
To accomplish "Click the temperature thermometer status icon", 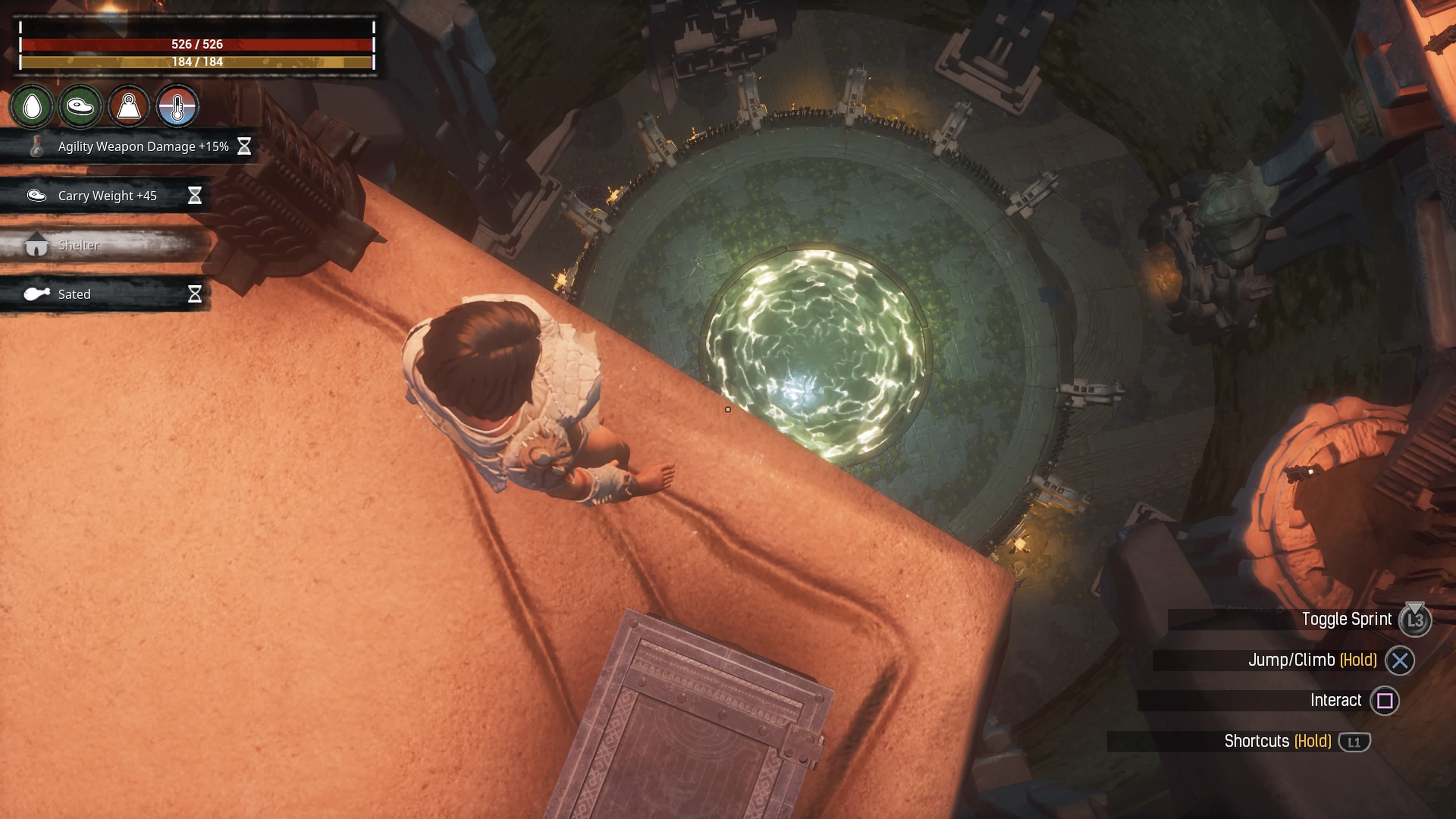I will pyautogui.click(x=177, y=106).
